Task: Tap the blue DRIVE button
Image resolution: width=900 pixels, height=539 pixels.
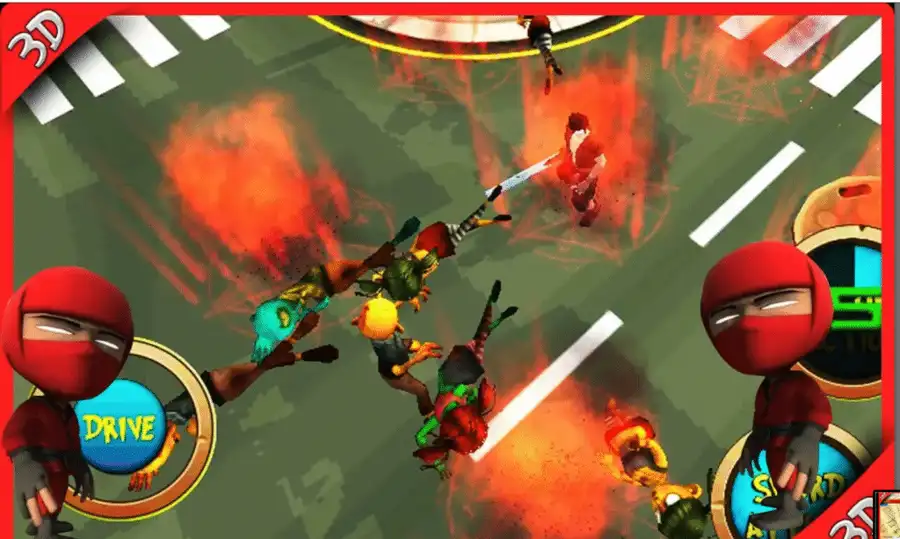Action: pos(118,428)
